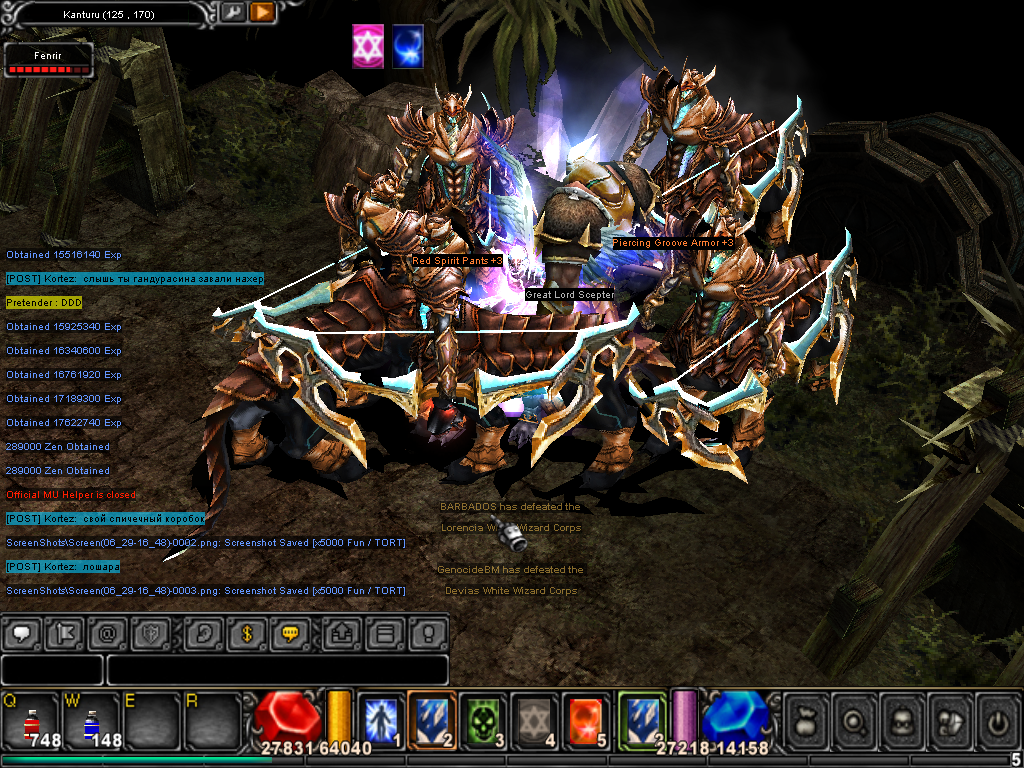
Task: Activate the red fire orb skill slot 5
Action: click(x=587, y=718)
